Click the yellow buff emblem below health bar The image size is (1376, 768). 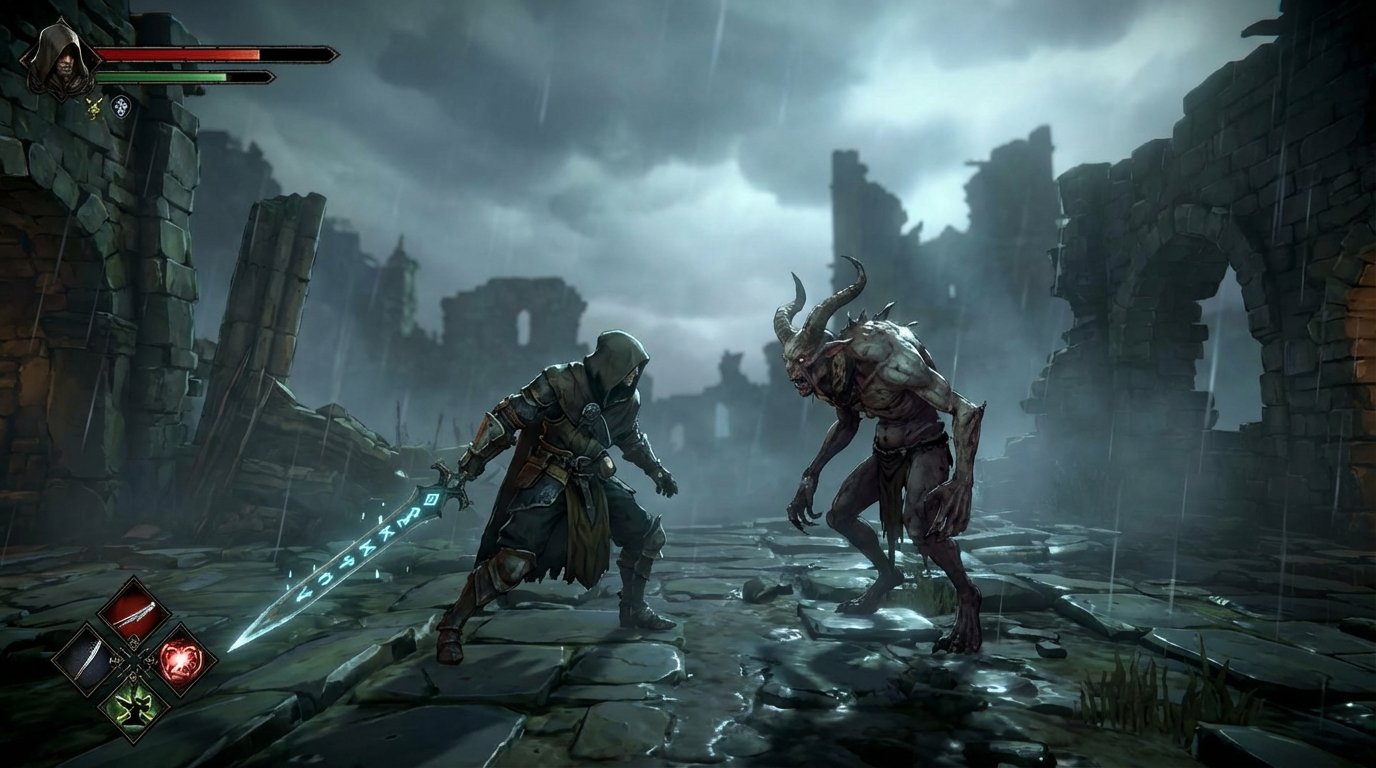(94, 108)
